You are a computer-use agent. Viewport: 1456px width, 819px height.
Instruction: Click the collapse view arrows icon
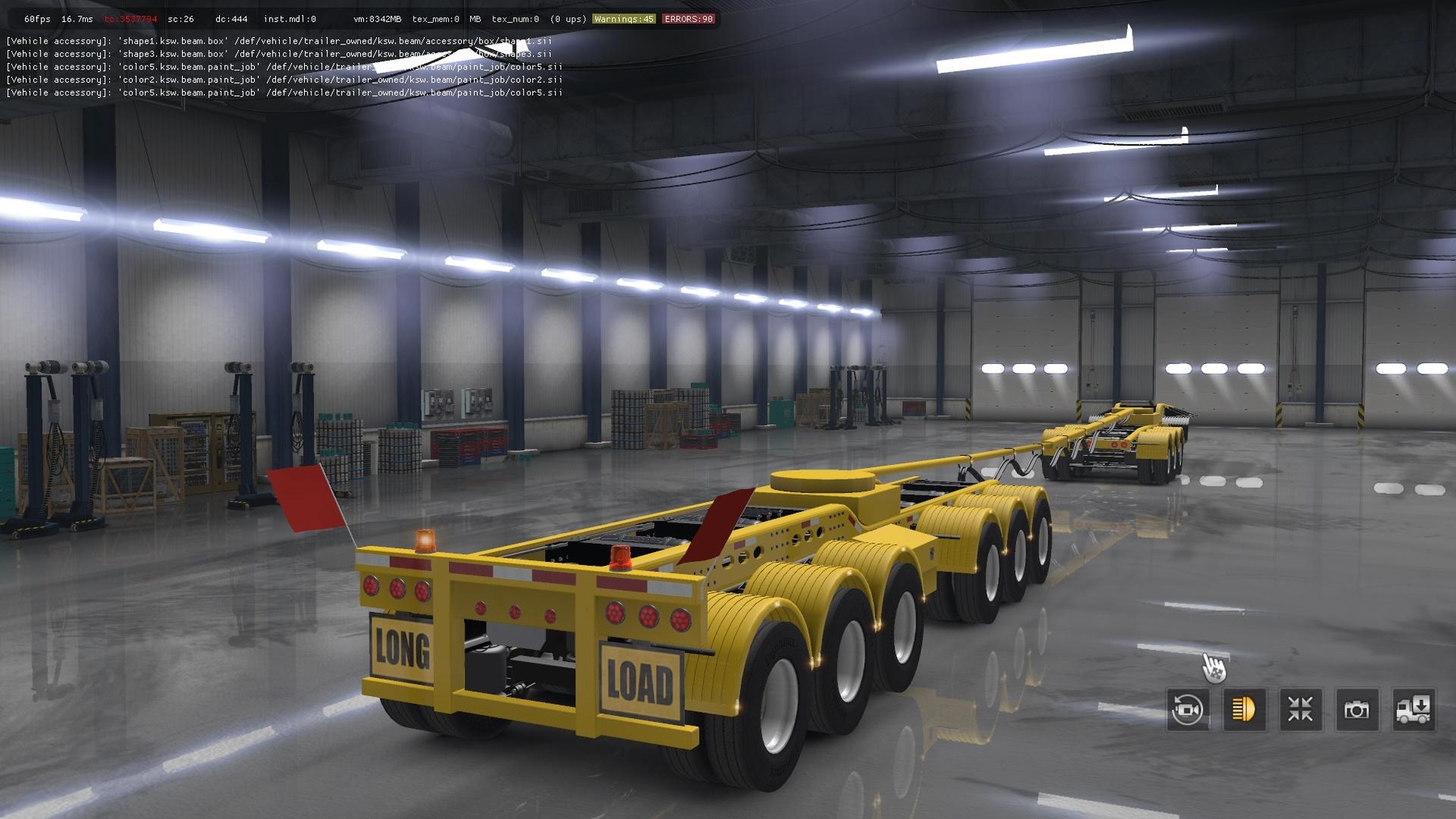[x=1302, y=709]
